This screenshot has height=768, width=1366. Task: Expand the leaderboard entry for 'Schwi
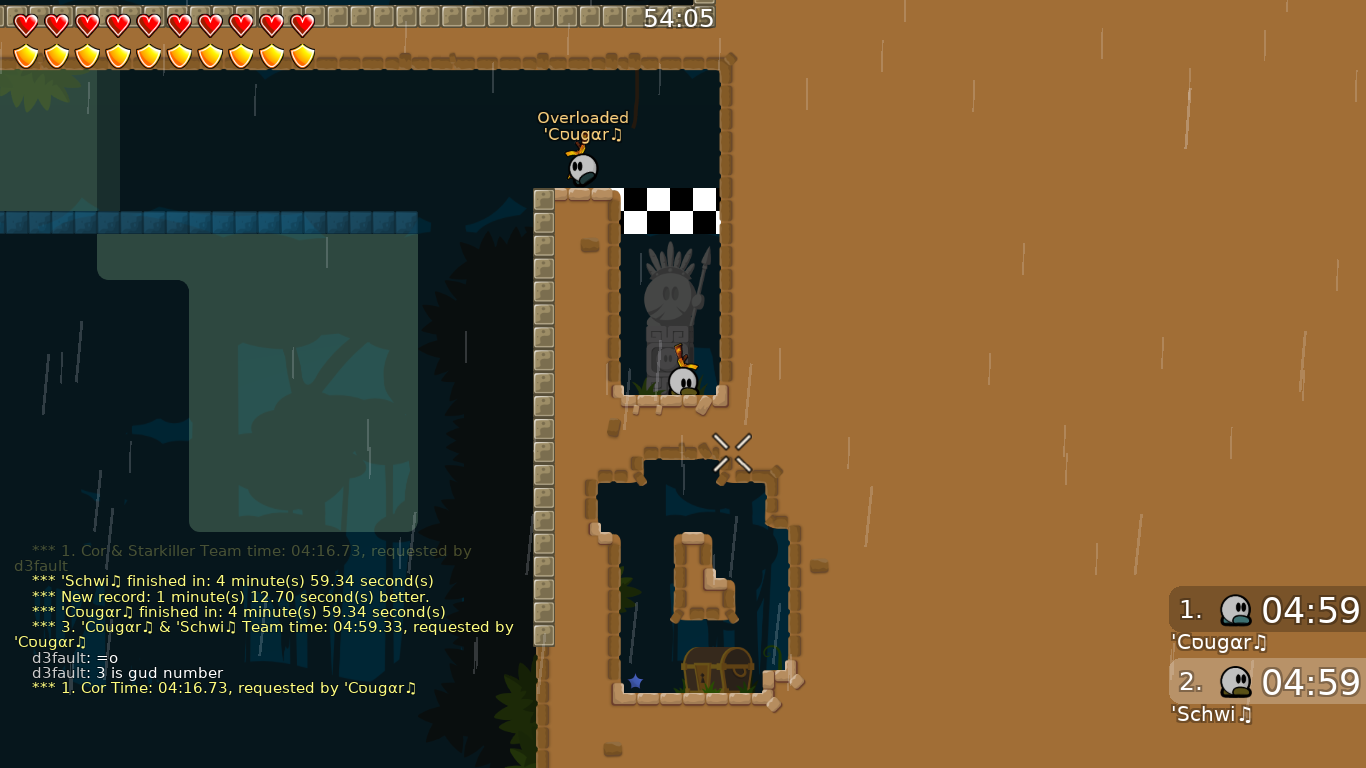(1263, 682)
